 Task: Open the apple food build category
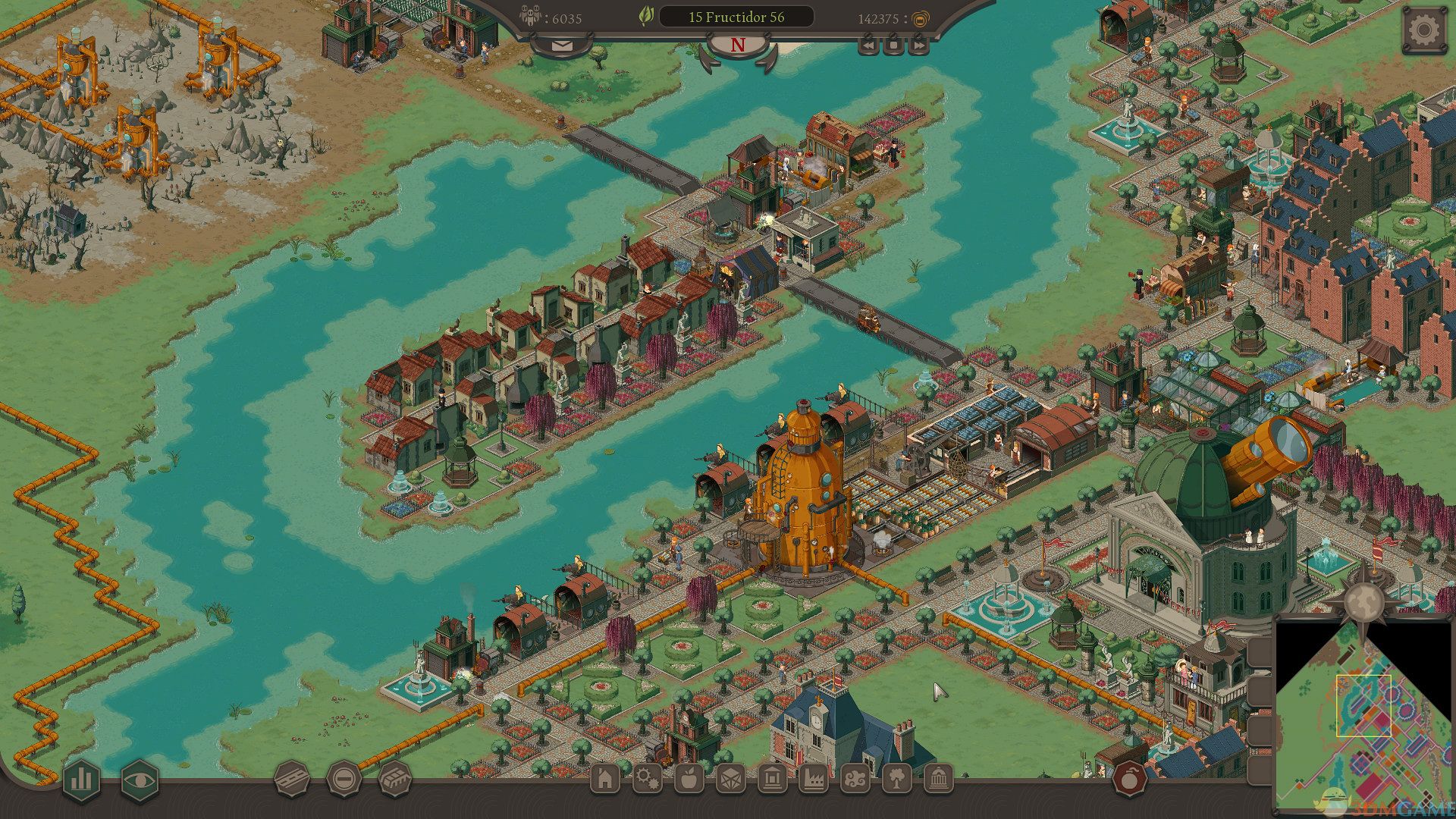tap(689, 779)
